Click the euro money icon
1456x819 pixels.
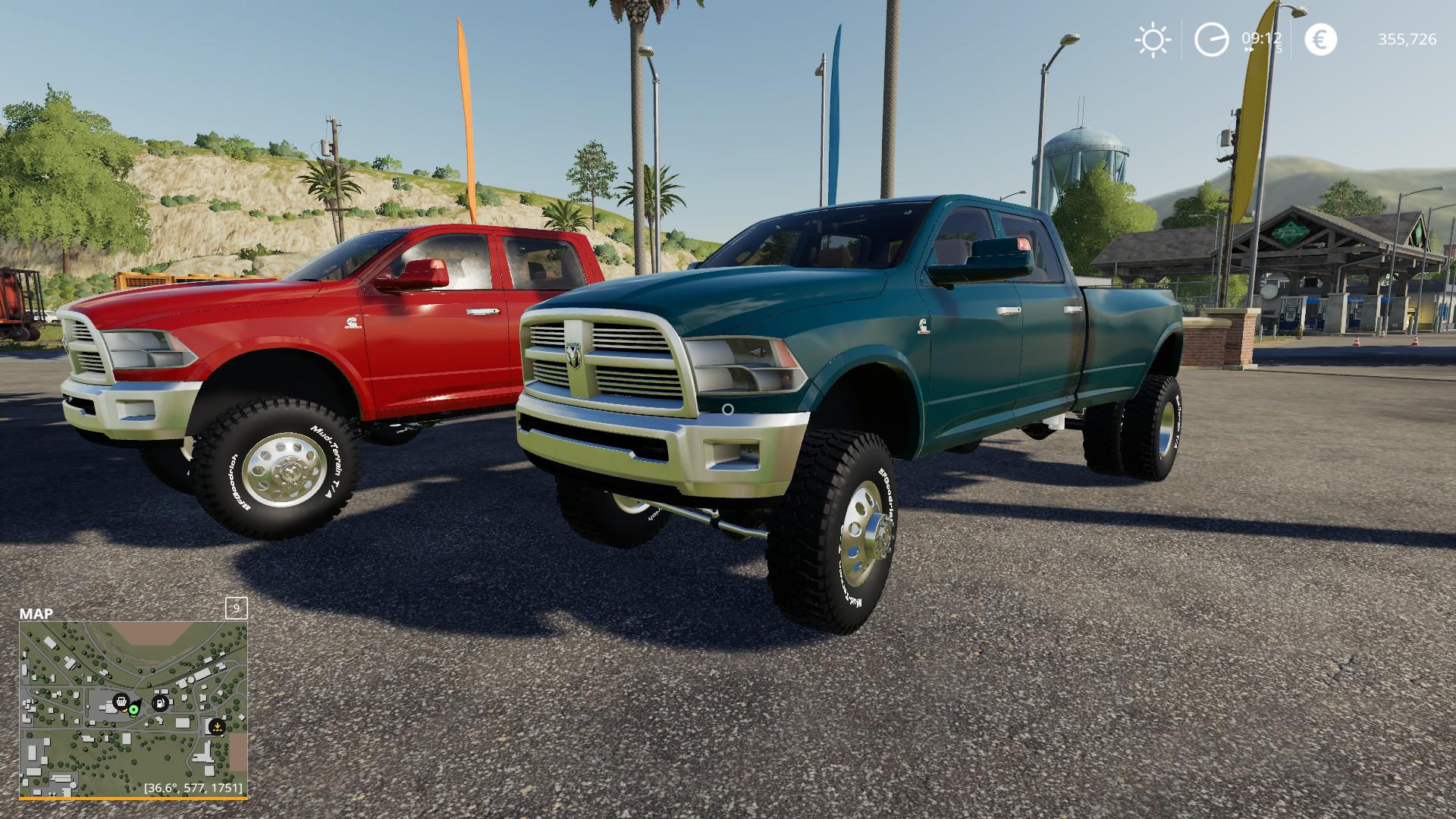coord(1320,39)
